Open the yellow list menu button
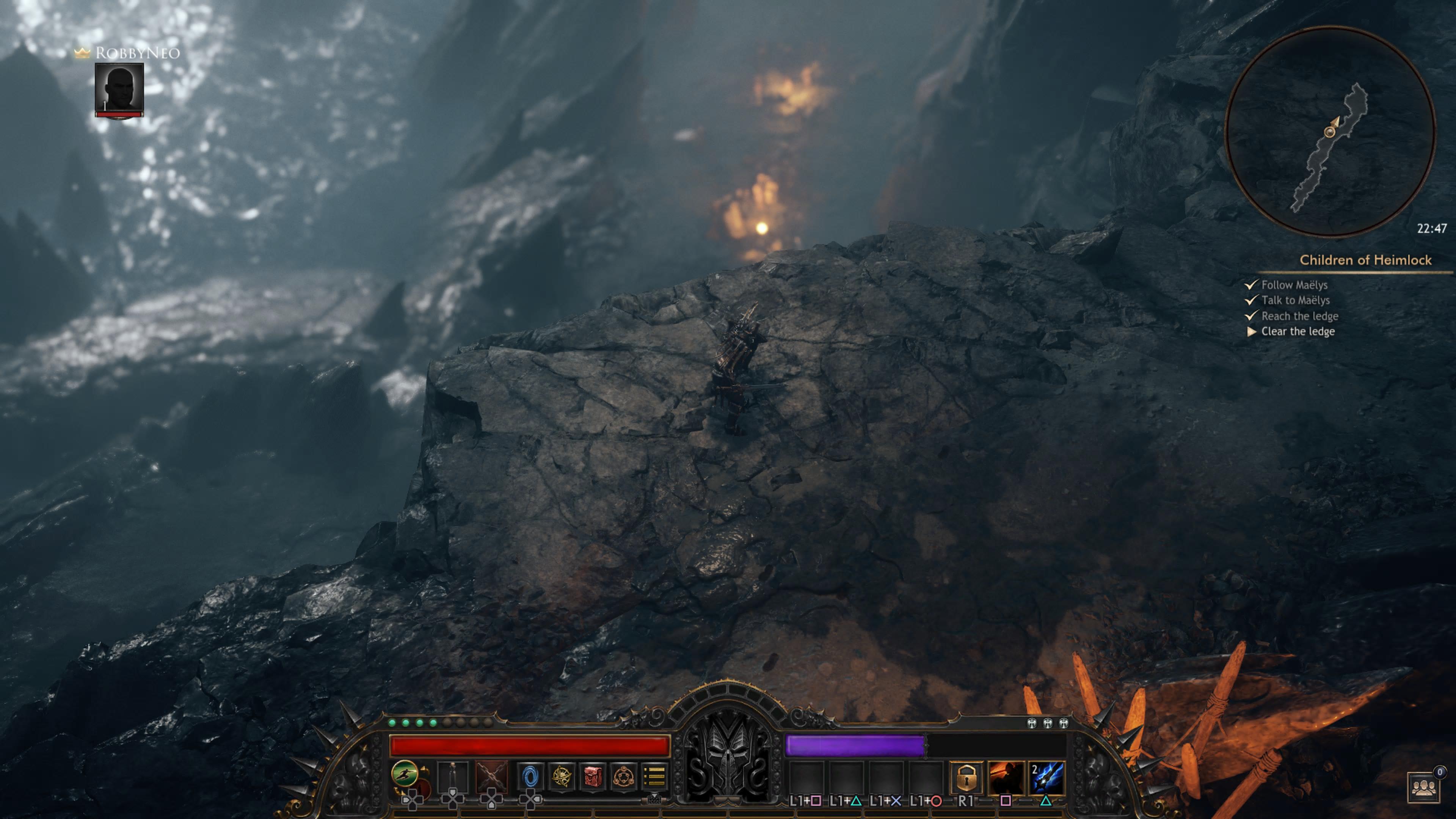The width and height of the screenshot is (1456, 819). click(654, 777)
